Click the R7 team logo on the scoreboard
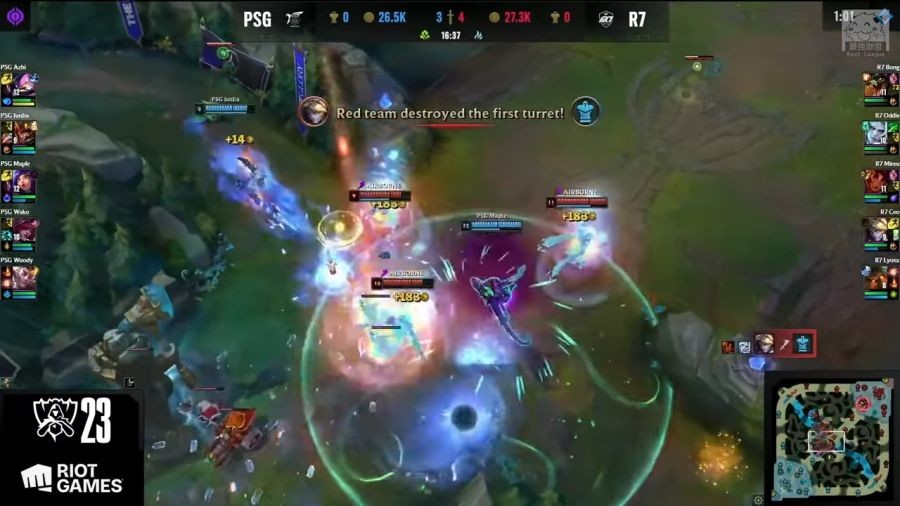 click(x=606, y=18)
